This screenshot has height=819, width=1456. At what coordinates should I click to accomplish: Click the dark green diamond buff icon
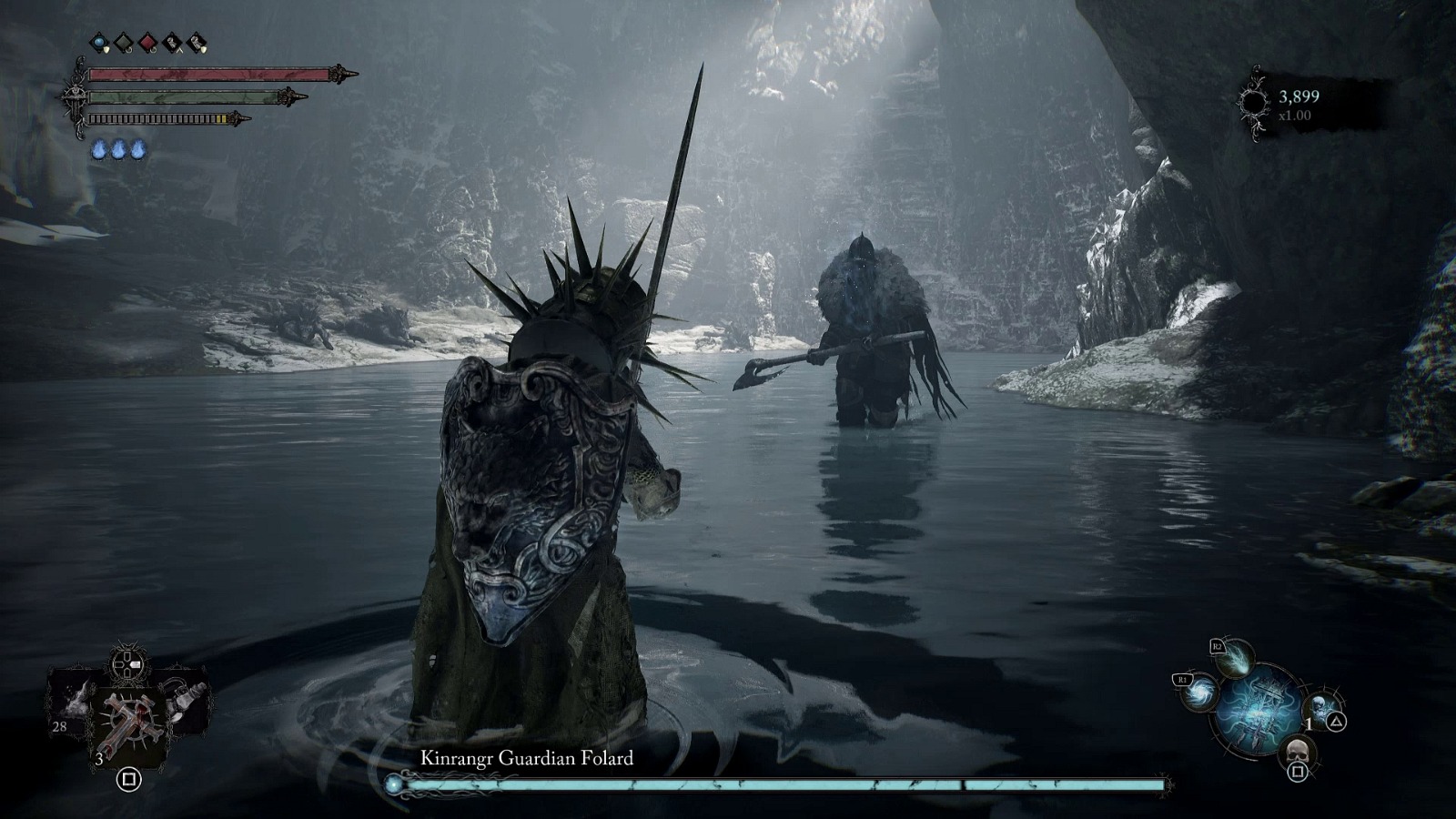[123, 43]
